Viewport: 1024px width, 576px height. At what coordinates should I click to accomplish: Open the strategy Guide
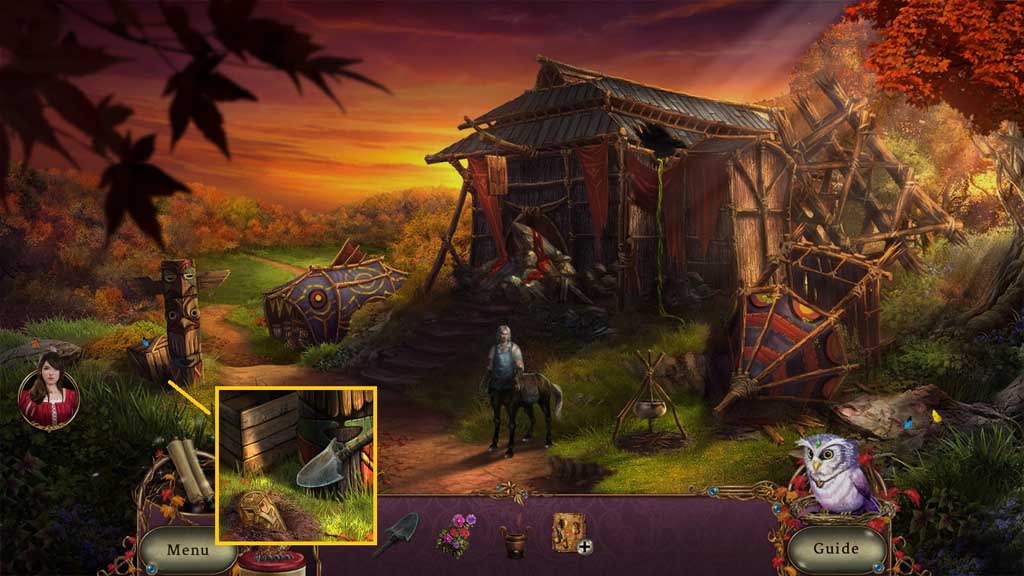click(836, 548)
